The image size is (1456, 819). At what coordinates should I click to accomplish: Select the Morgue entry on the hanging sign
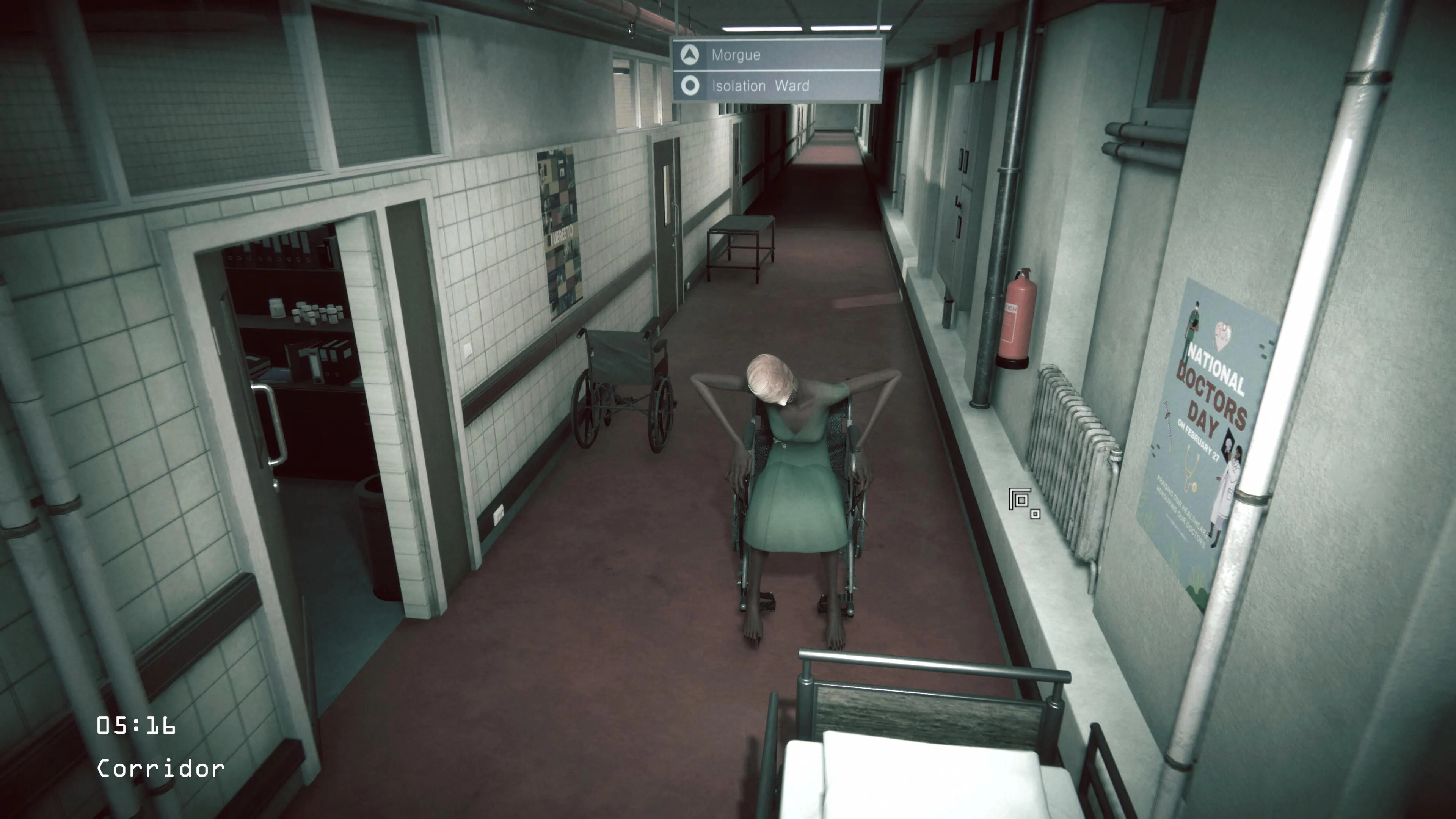(735, 55)
